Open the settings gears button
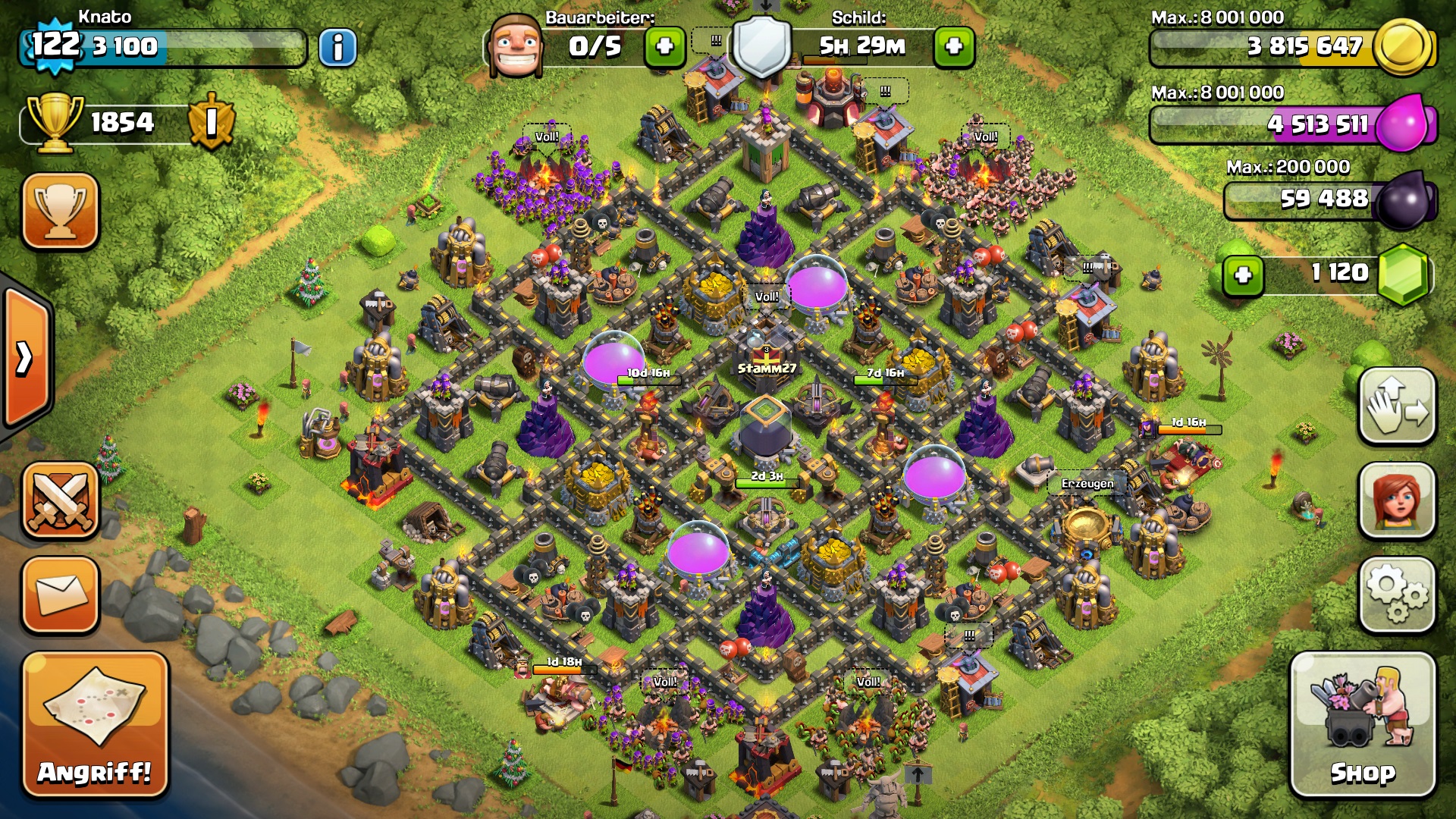 click(x=1397, y=595)
